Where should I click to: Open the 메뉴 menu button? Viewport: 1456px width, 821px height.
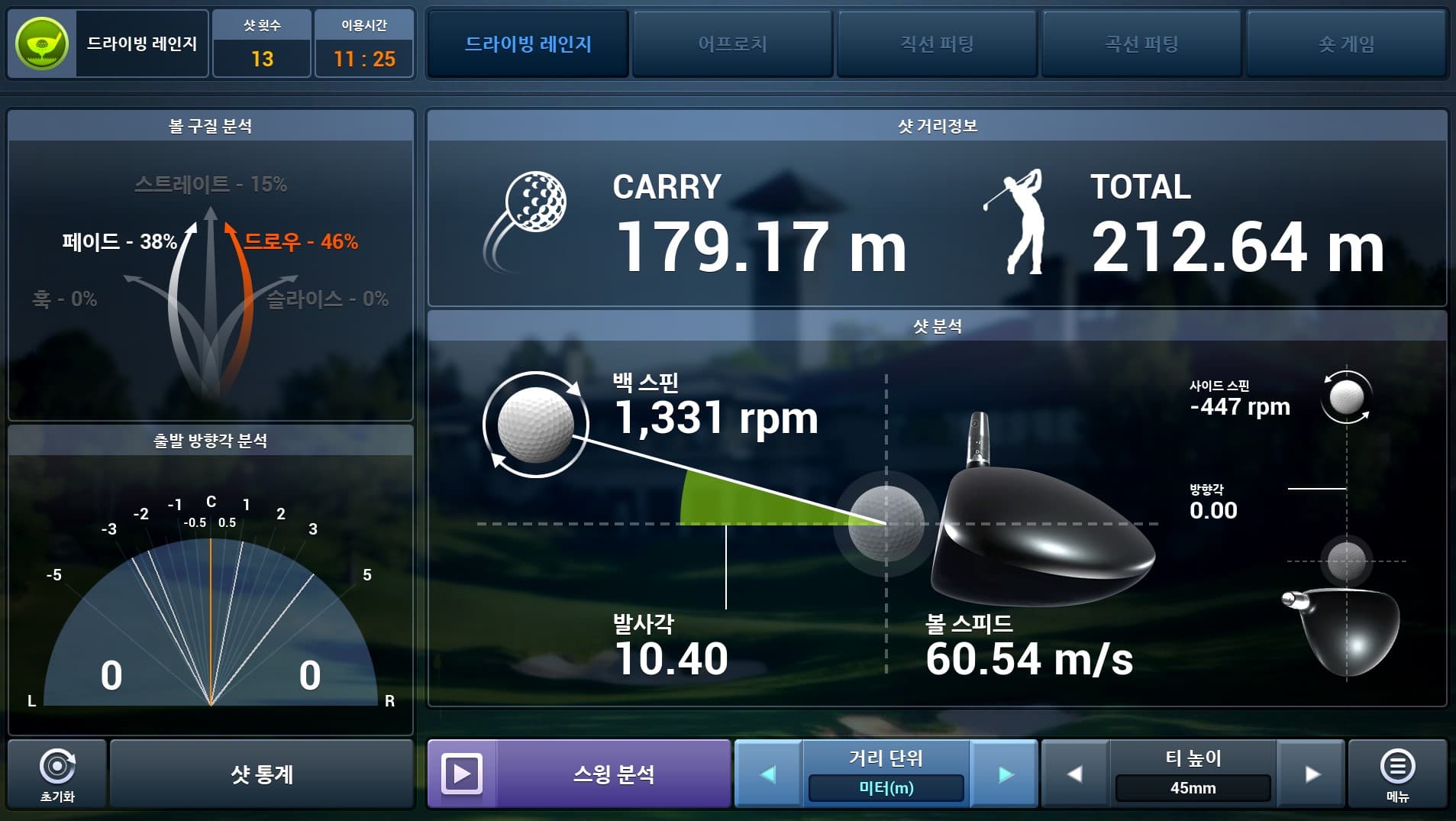(1397, 774)
